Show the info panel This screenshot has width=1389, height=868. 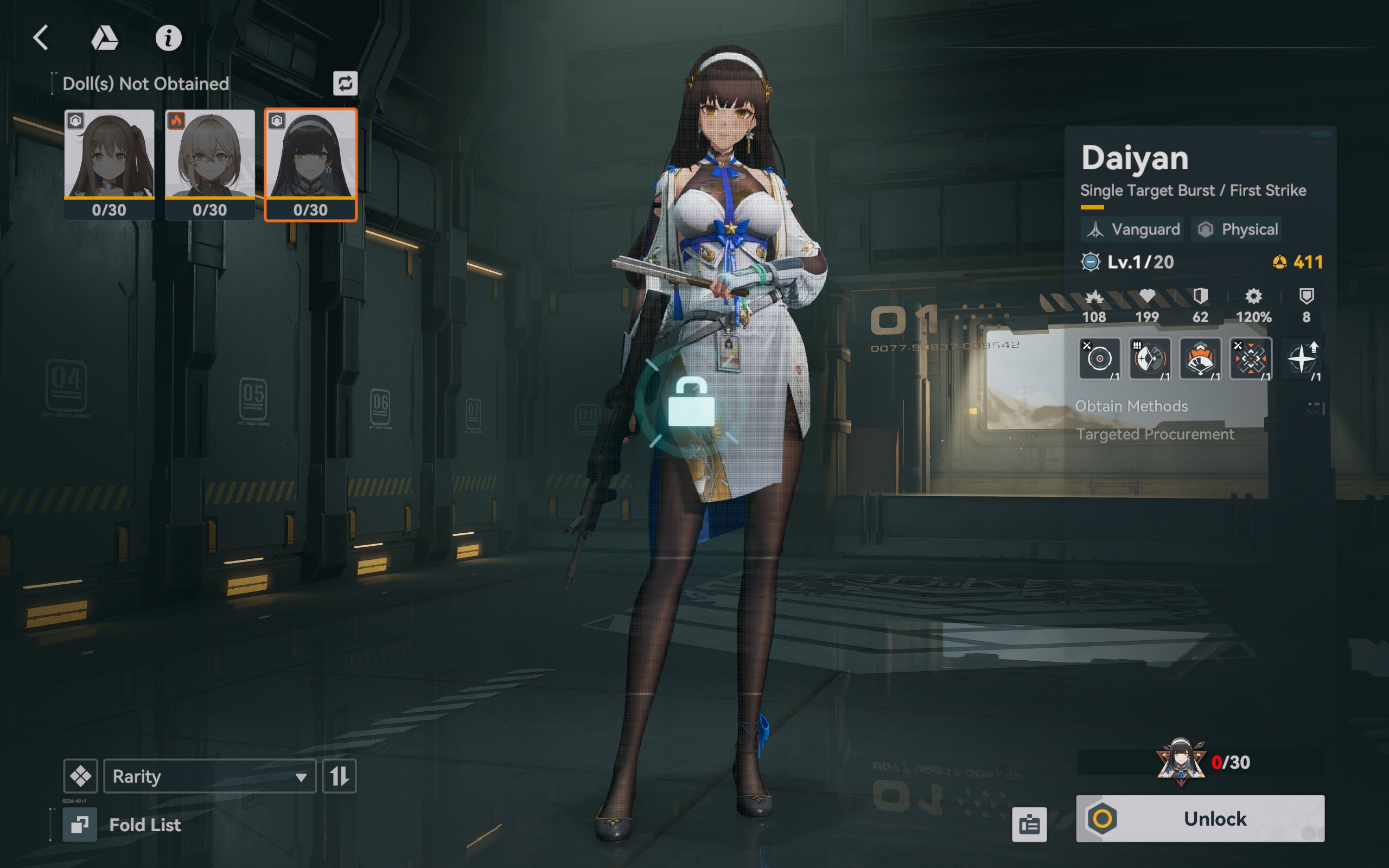pos(168,39)
